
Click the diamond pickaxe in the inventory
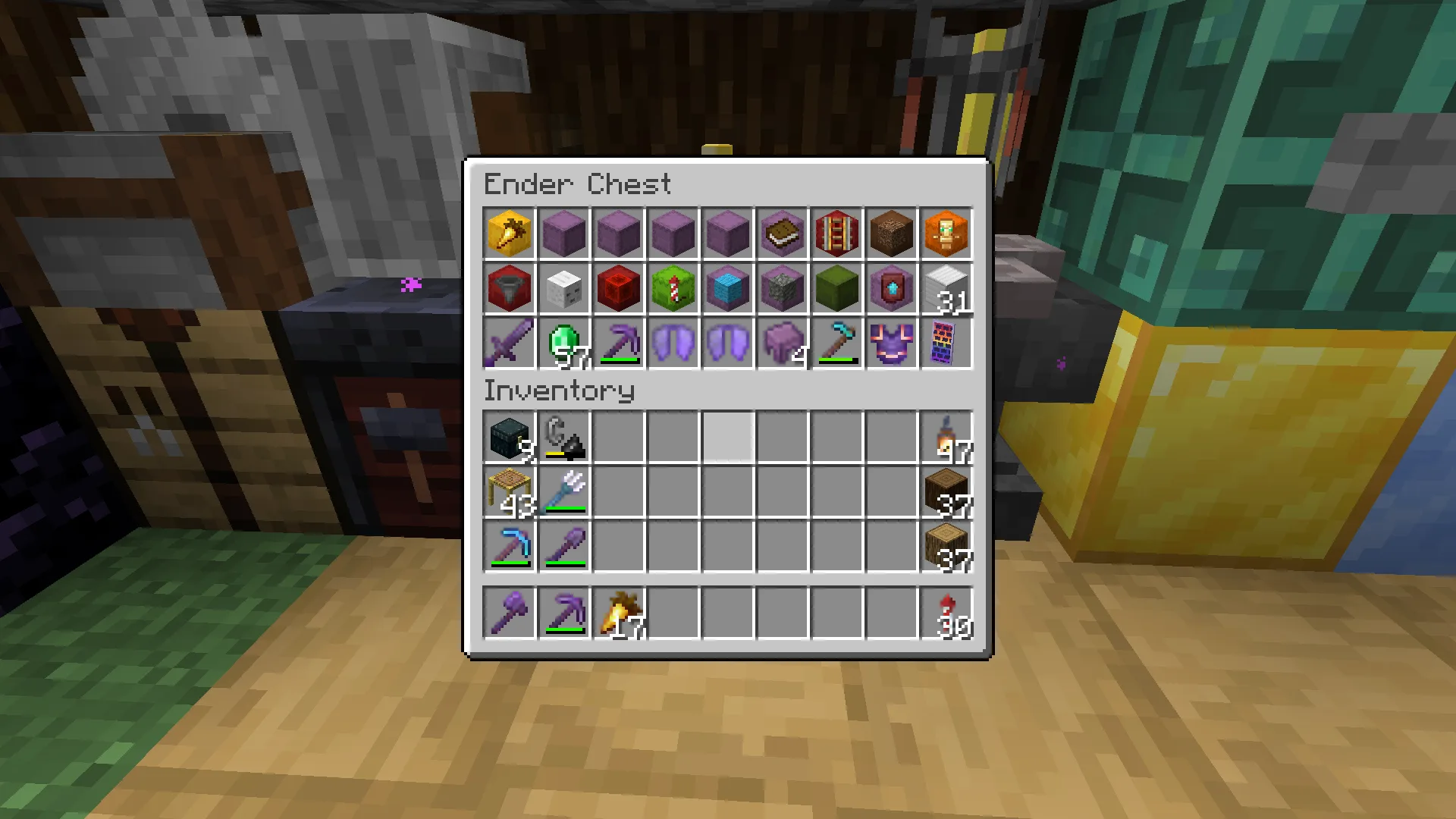point(509,546)
